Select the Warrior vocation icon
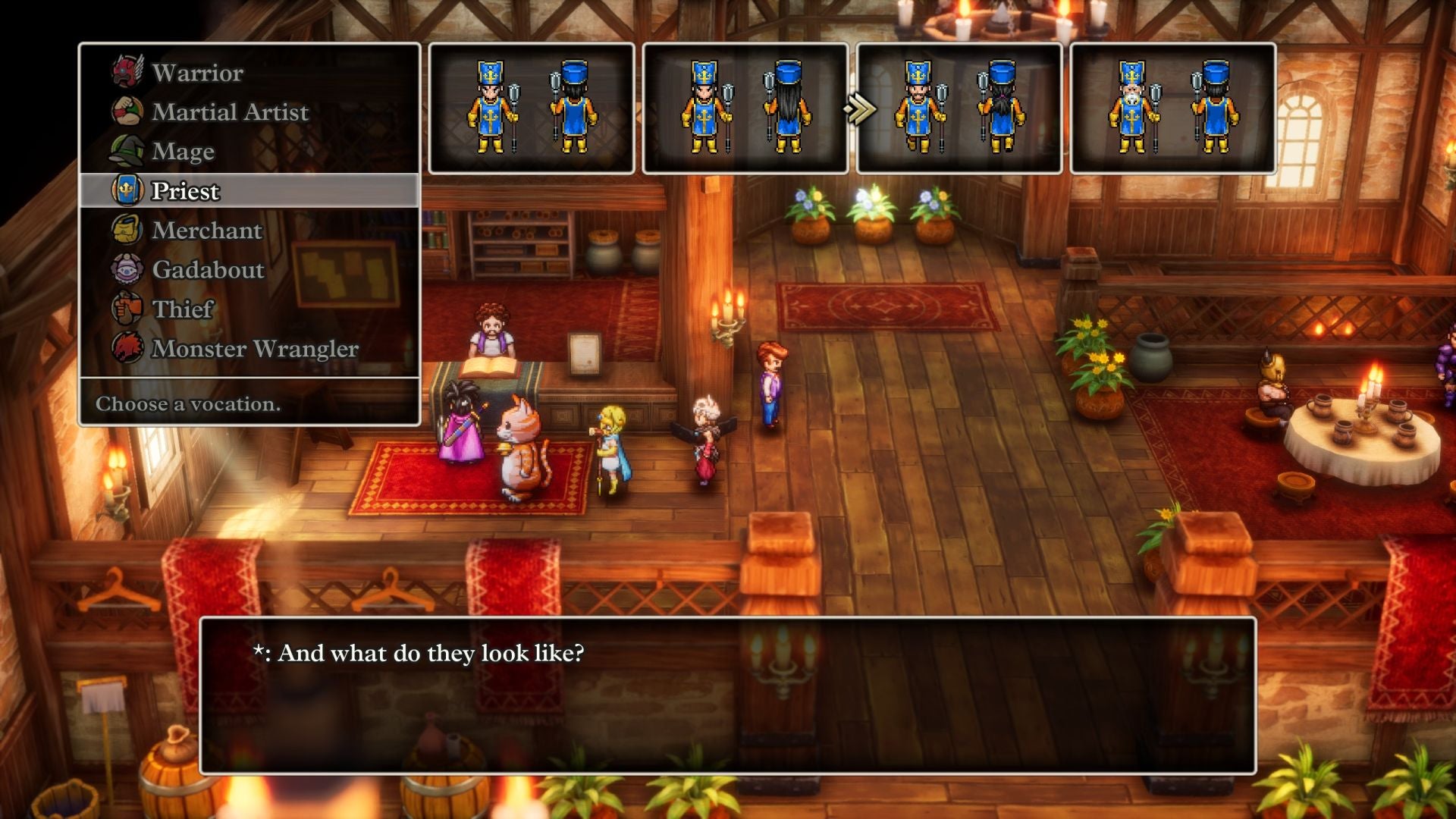1456x819 pixels. (x=126, y=72)
